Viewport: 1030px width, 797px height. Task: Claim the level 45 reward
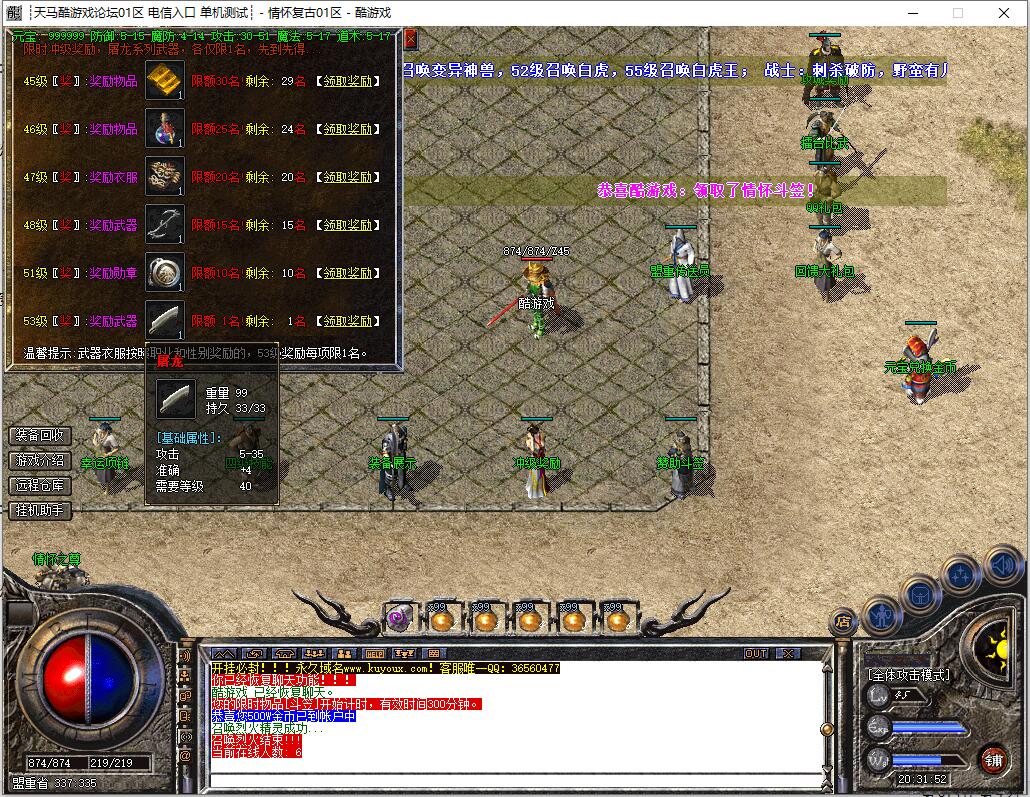pyautogui.click(x=347, y=81)
